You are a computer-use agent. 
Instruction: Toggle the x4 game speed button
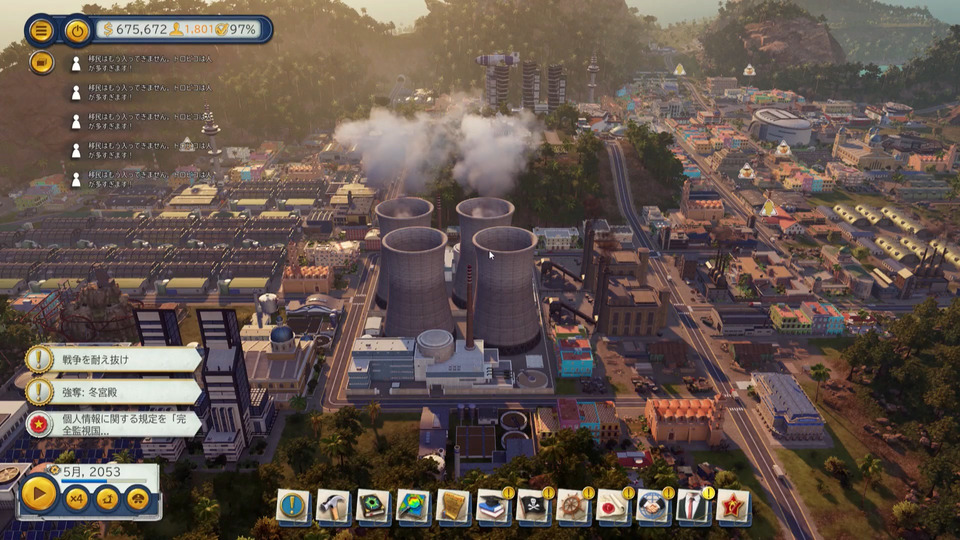(76, 497)
